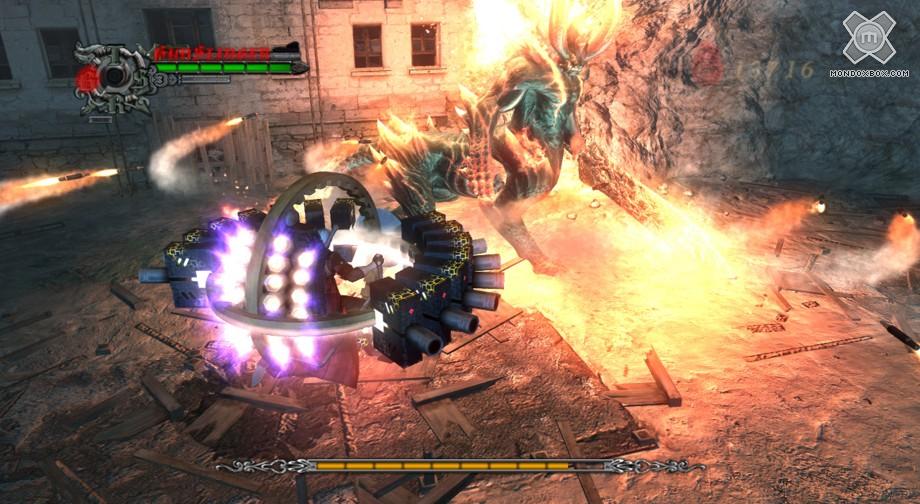Click the ornate skull emblem beside the health bar
Image resolution: width=920 pixels, height=504 pixels.
click(x=112, y=76)
